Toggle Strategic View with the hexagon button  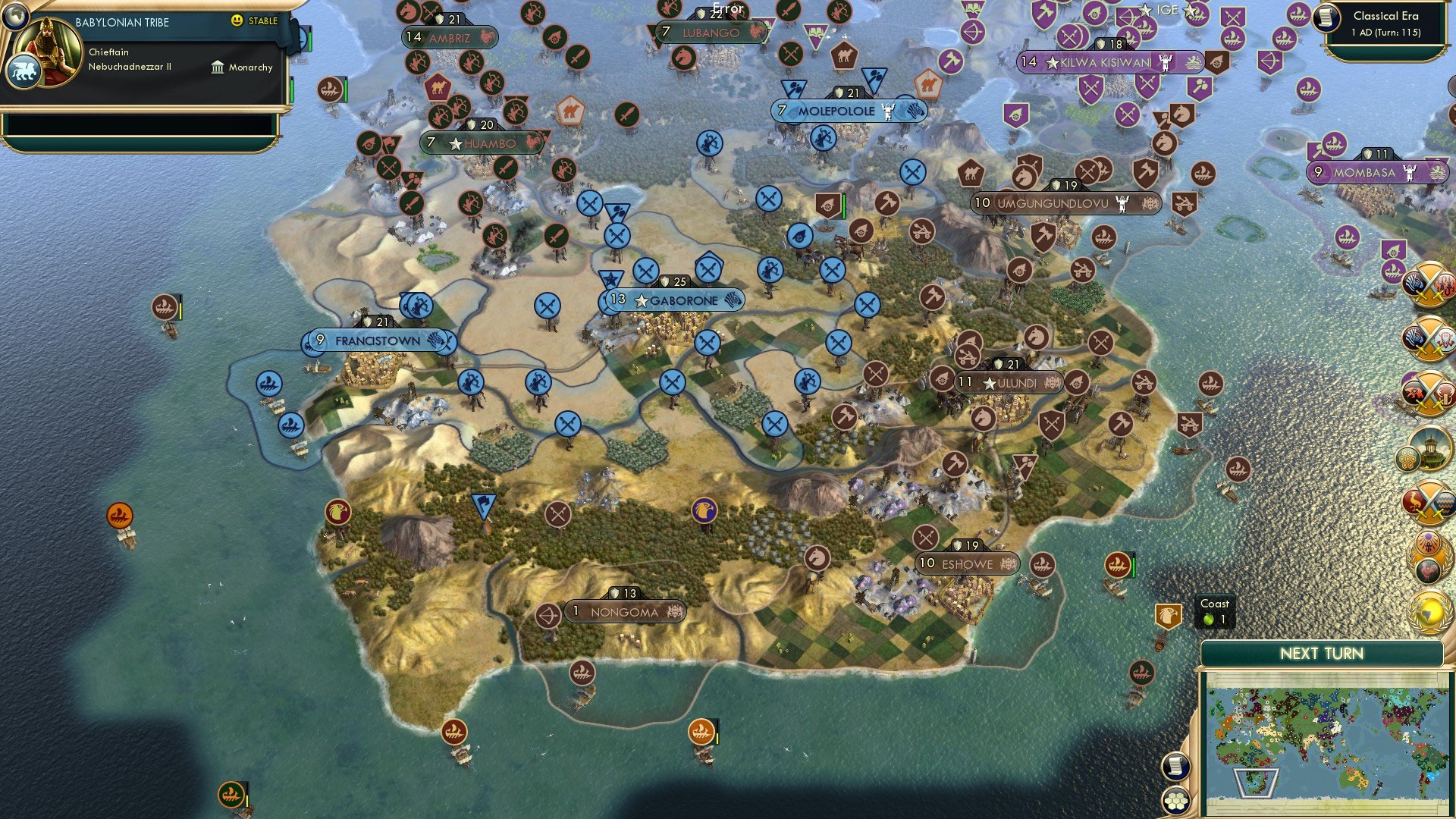tap(1175, 801)
